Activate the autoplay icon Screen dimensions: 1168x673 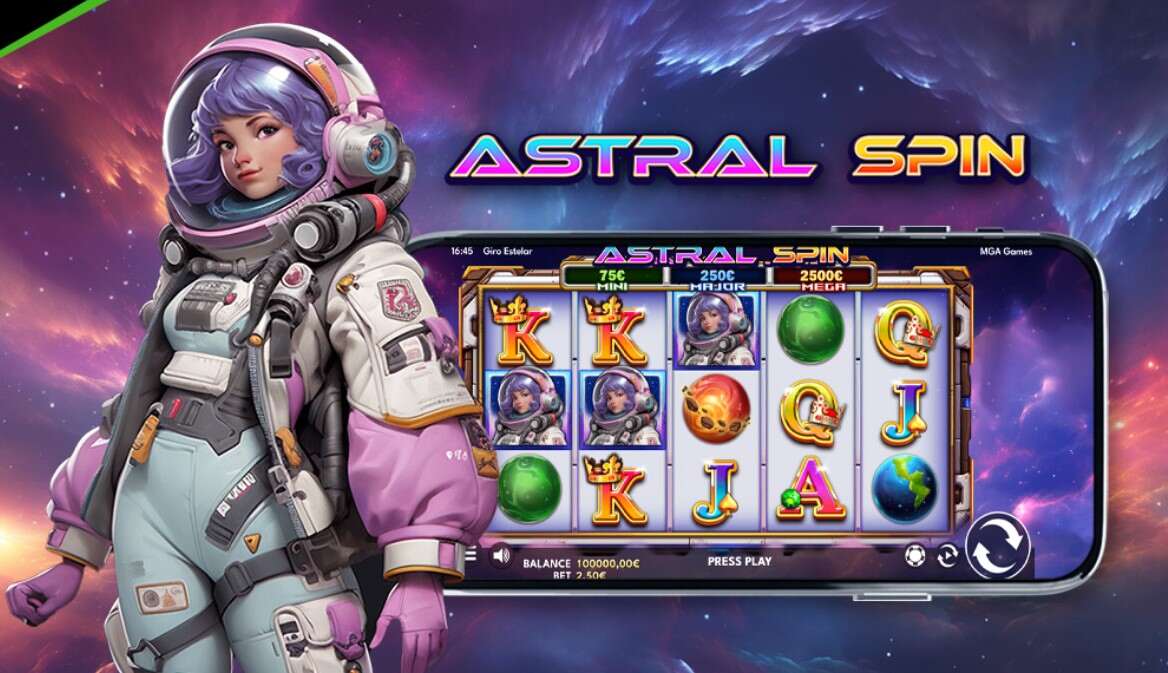pos(946,556)
